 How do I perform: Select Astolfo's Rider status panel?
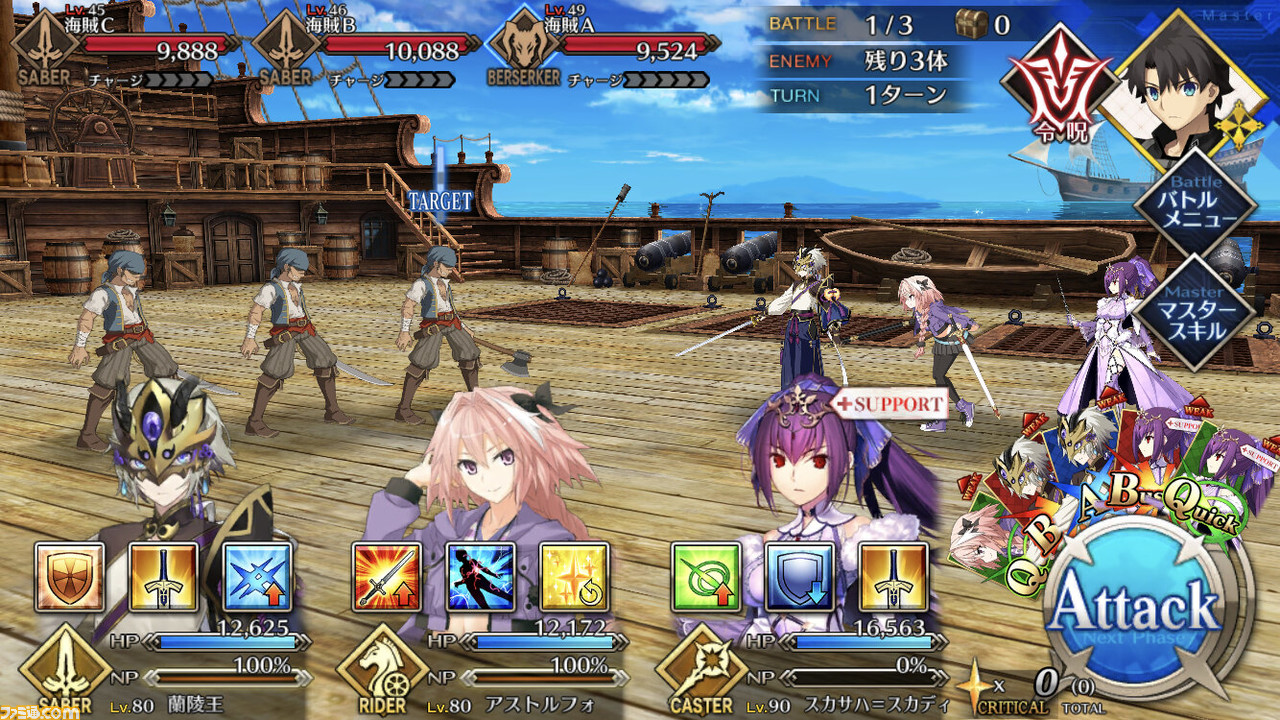tap(480, 675)
